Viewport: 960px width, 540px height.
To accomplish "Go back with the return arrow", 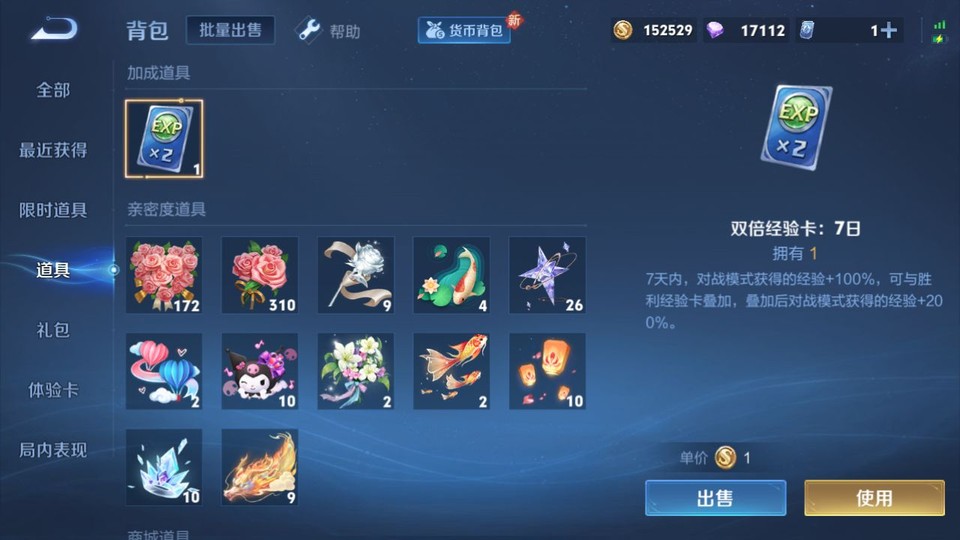I will (x=54, y=30).
